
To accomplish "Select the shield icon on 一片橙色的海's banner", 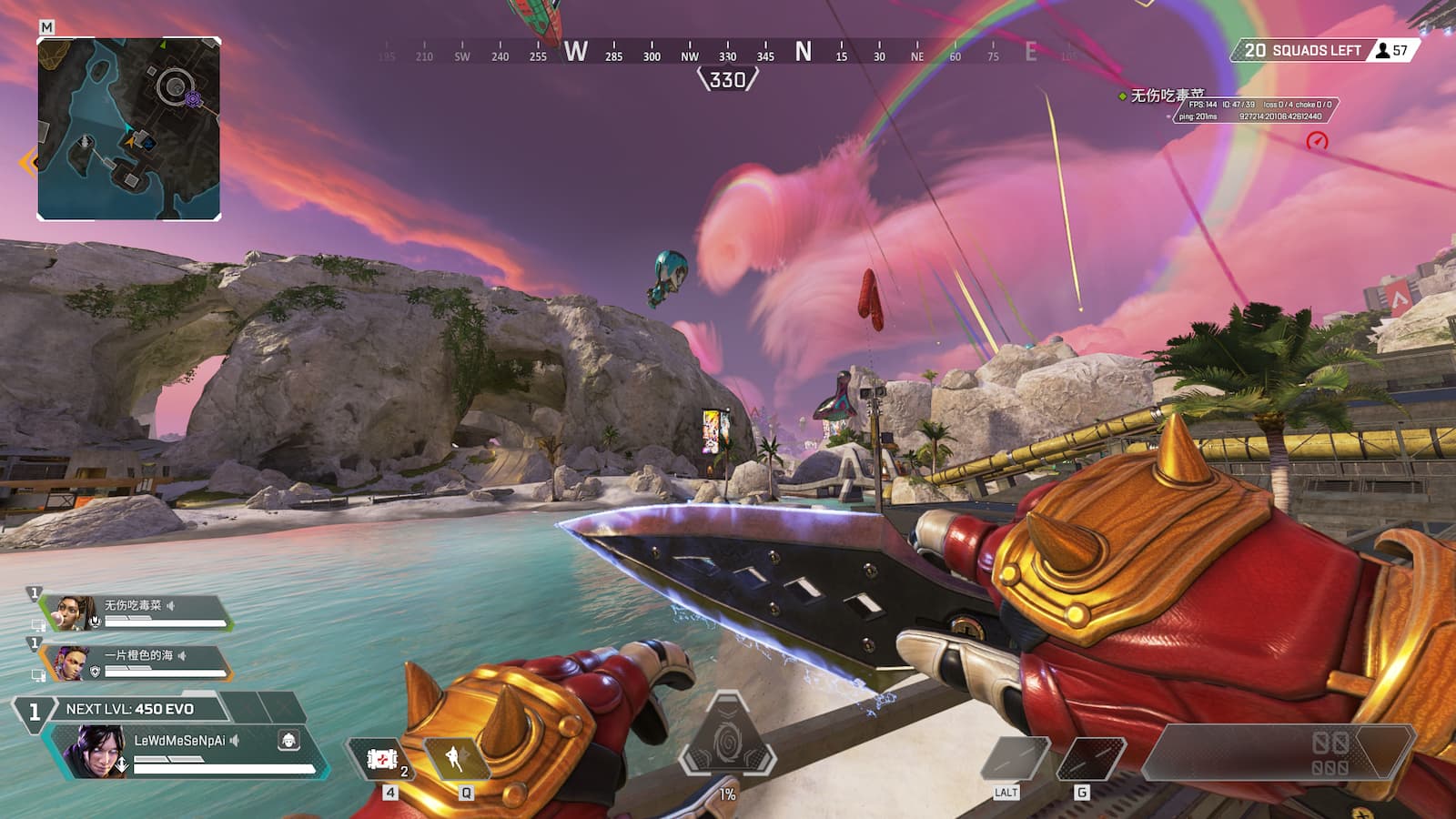I will [96, 672].
